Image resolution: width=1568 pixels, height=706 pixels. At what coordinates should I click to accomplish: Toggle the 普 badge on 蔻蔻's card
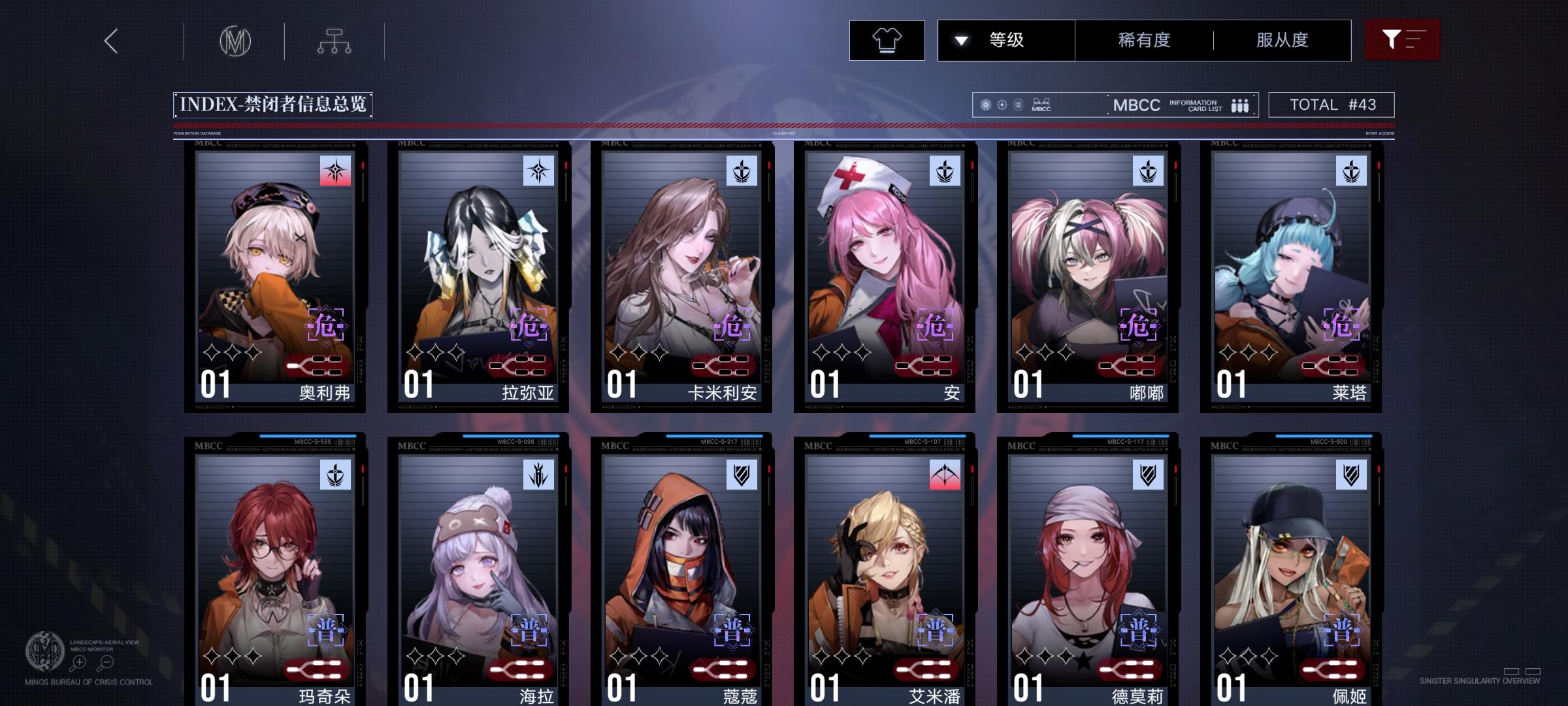[733, 631]
